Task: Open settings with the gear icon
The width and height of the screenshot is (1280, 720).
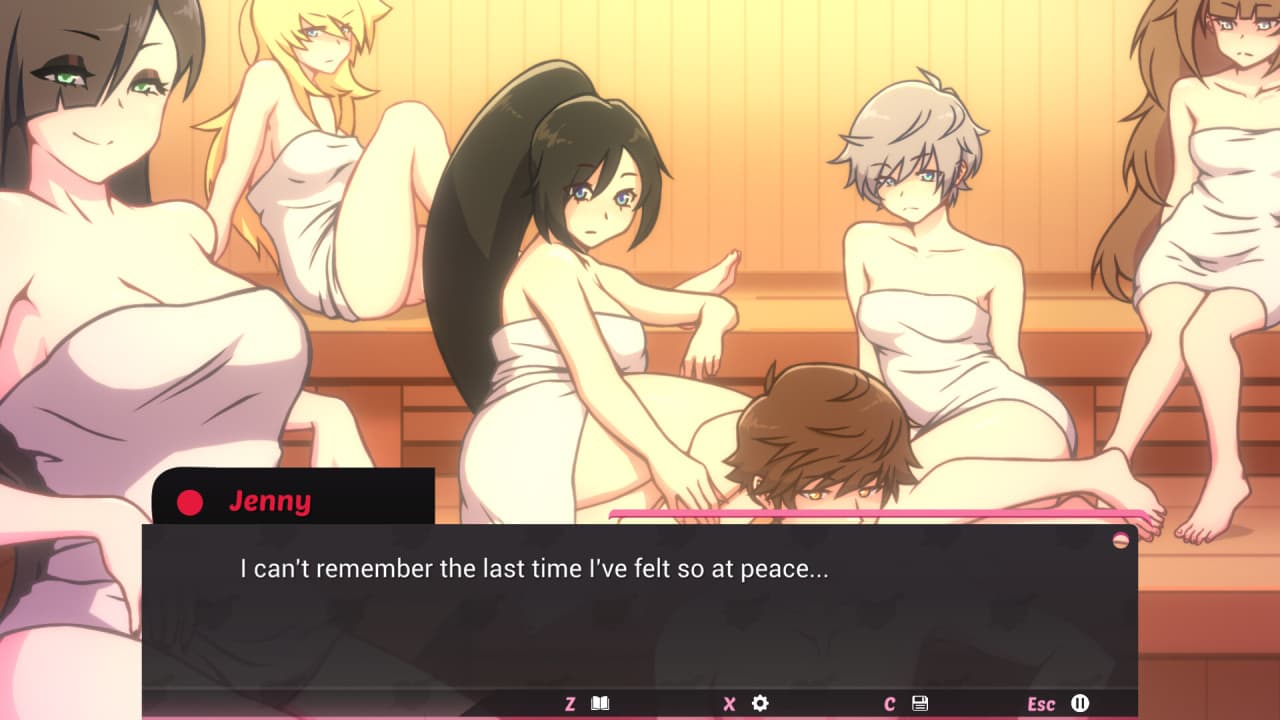Action: [x=760, y=703]
